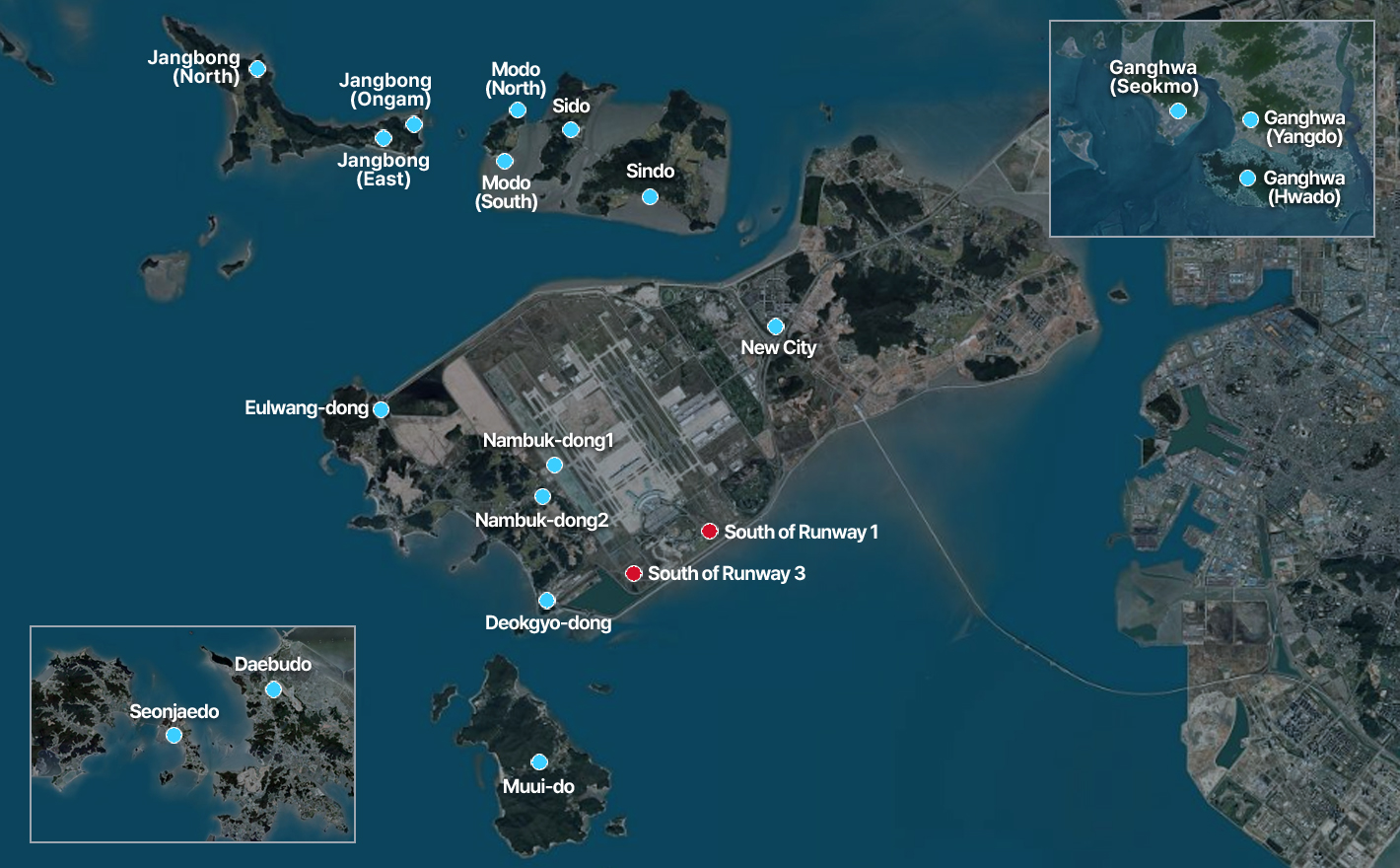The height and width of the screenshot is (868, 1400).
Task: Select the Jangbong (North) map marker
Action: [257, 68]
